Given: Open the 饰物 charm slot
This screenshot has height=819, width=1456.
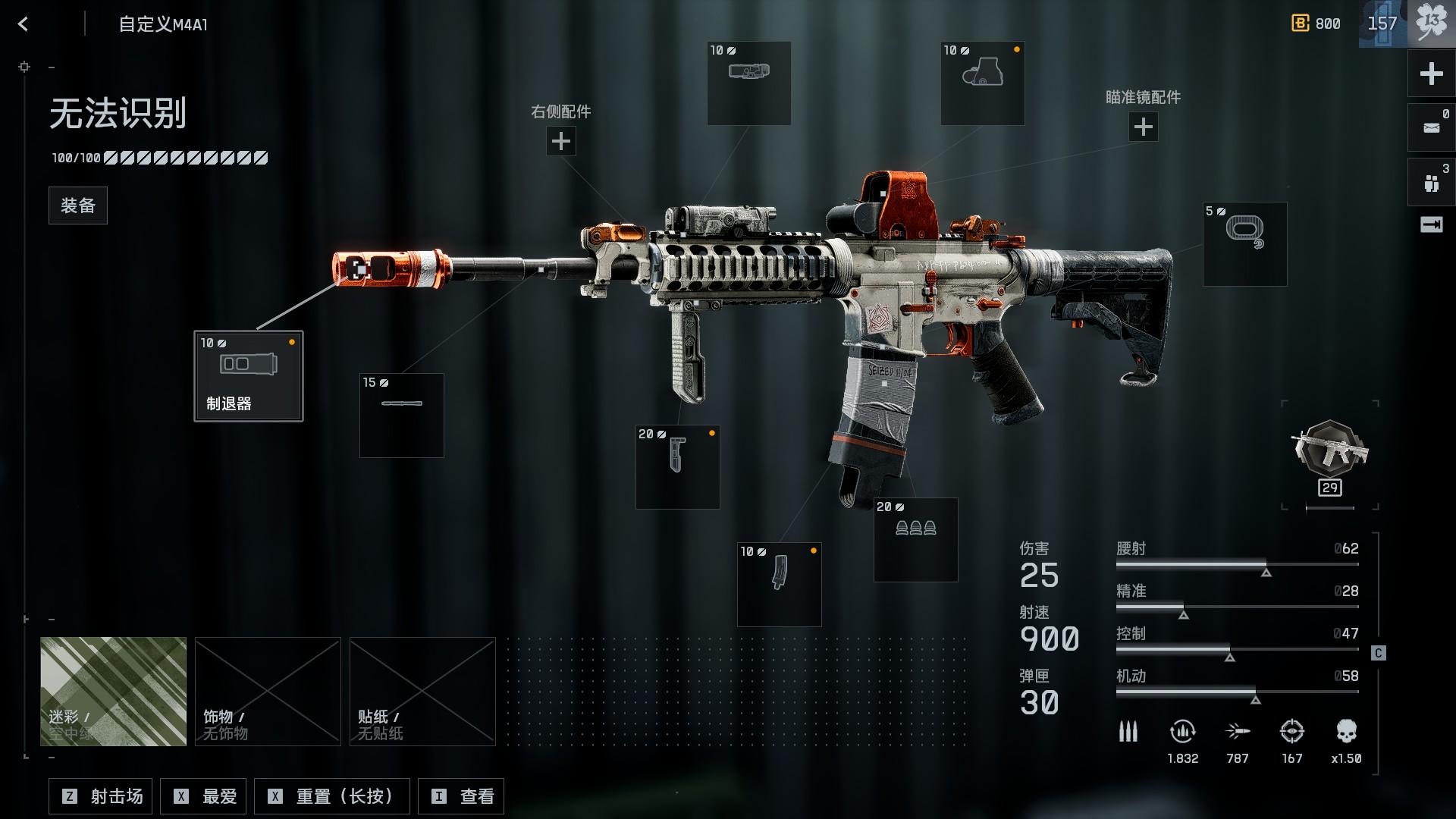Looking at the screenshot, I should coord(268,691).
